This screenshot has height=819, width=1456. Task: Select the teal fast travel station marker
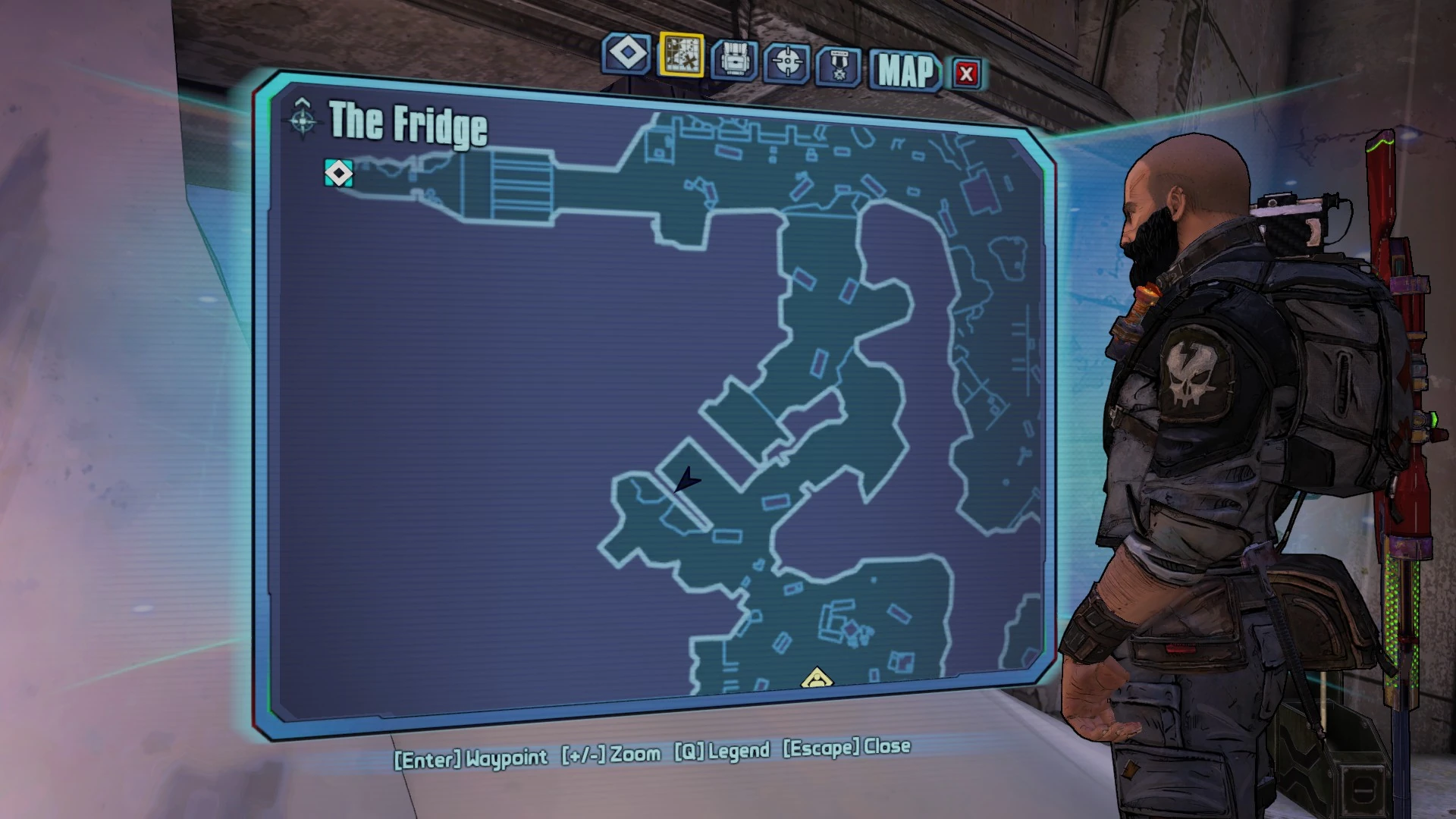(x=339, y=174)
